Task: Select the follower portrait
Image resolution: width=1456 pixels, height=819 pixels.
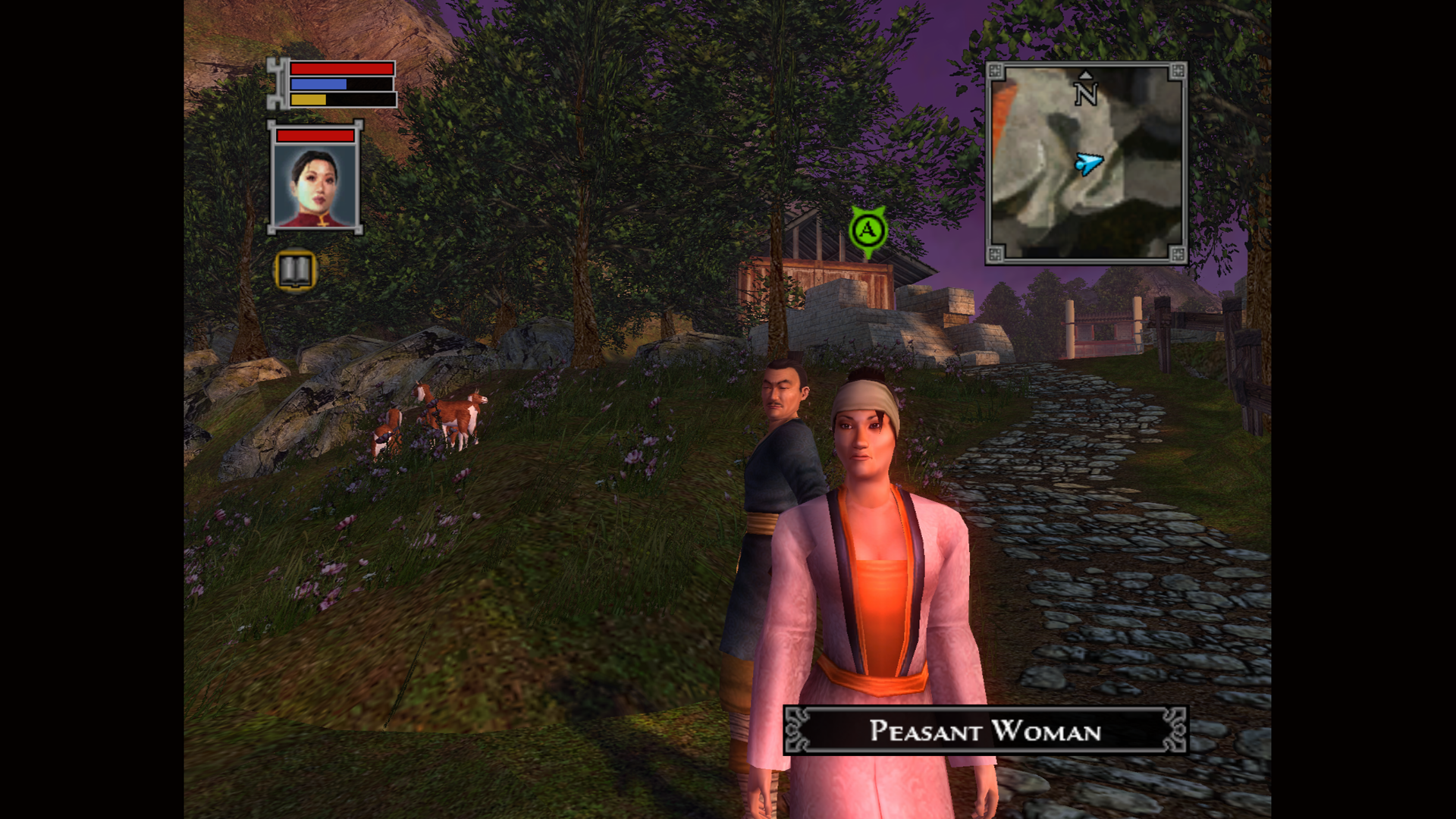Action: point(315,184)
